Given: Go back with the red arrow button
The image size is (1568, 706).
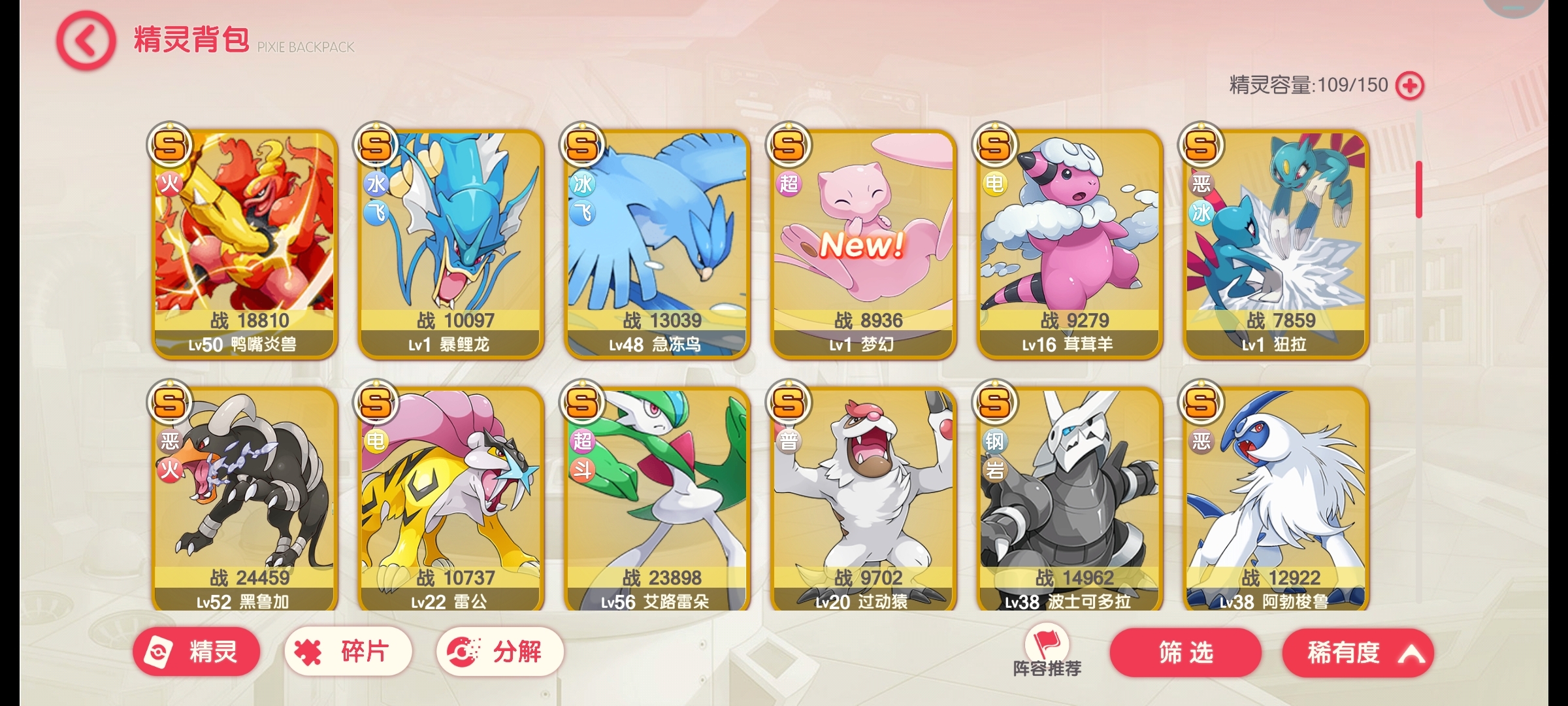Looking at the screenshot, I should (x=86, y=41).
